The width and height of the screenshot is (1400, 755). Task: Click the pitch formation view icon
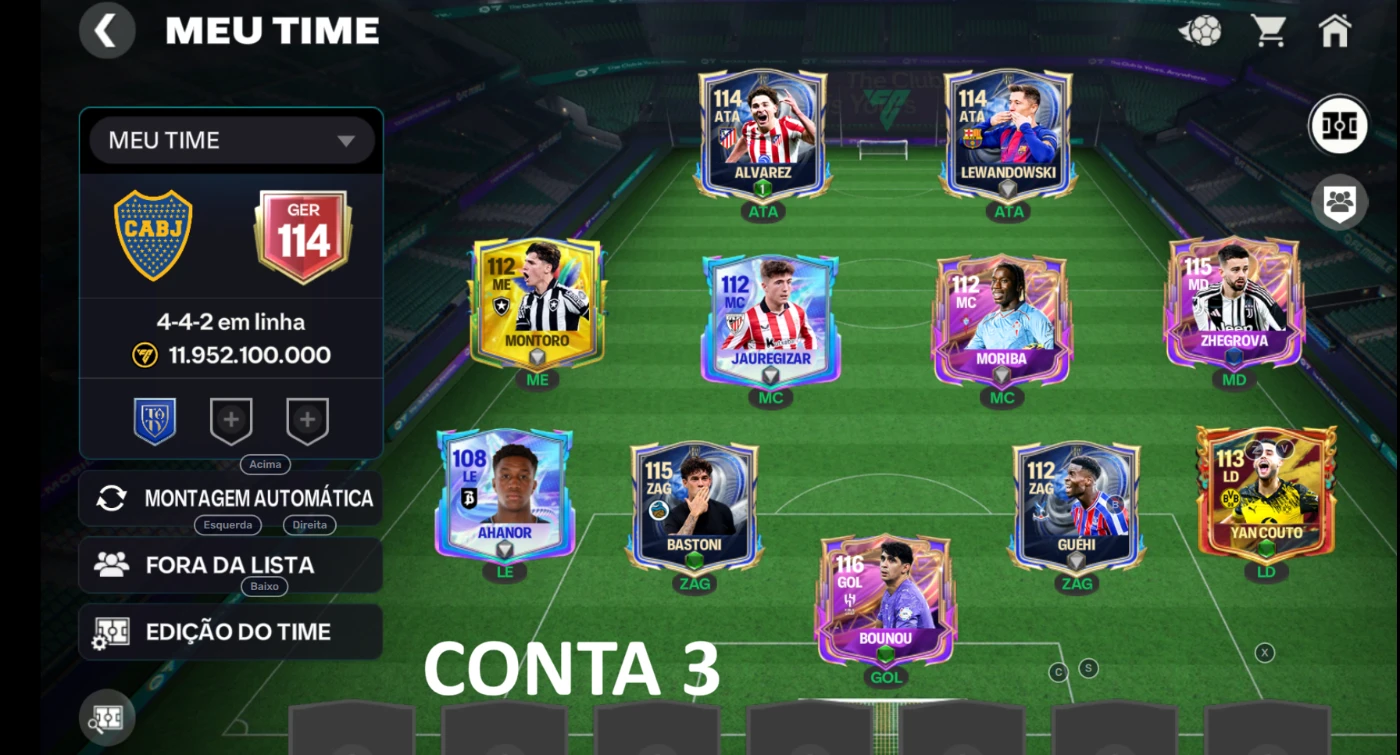pyautogui.click(x=1338, y=125)
